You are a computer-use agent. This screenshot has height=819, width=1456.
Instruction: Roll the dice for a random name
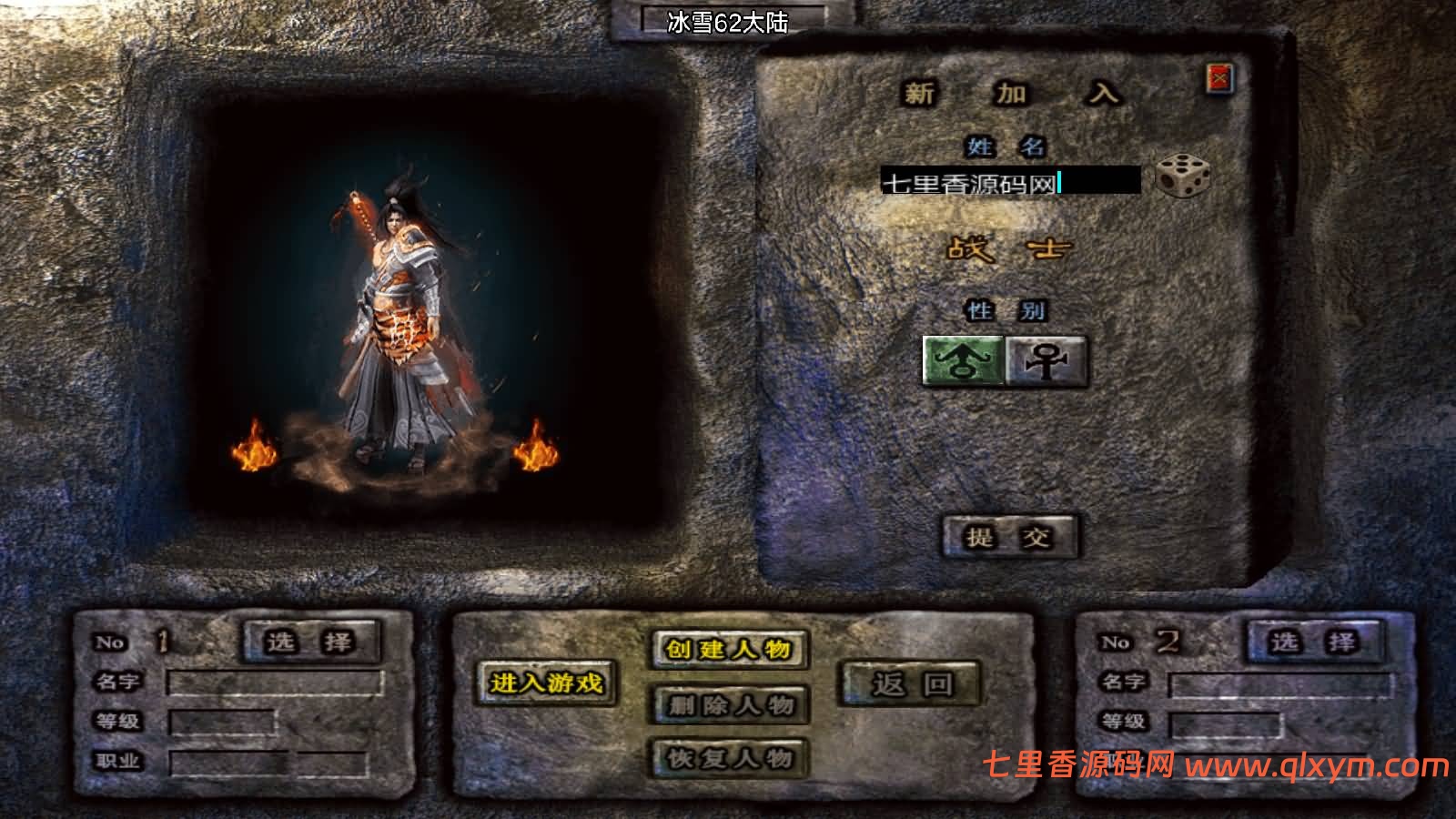1182,177
